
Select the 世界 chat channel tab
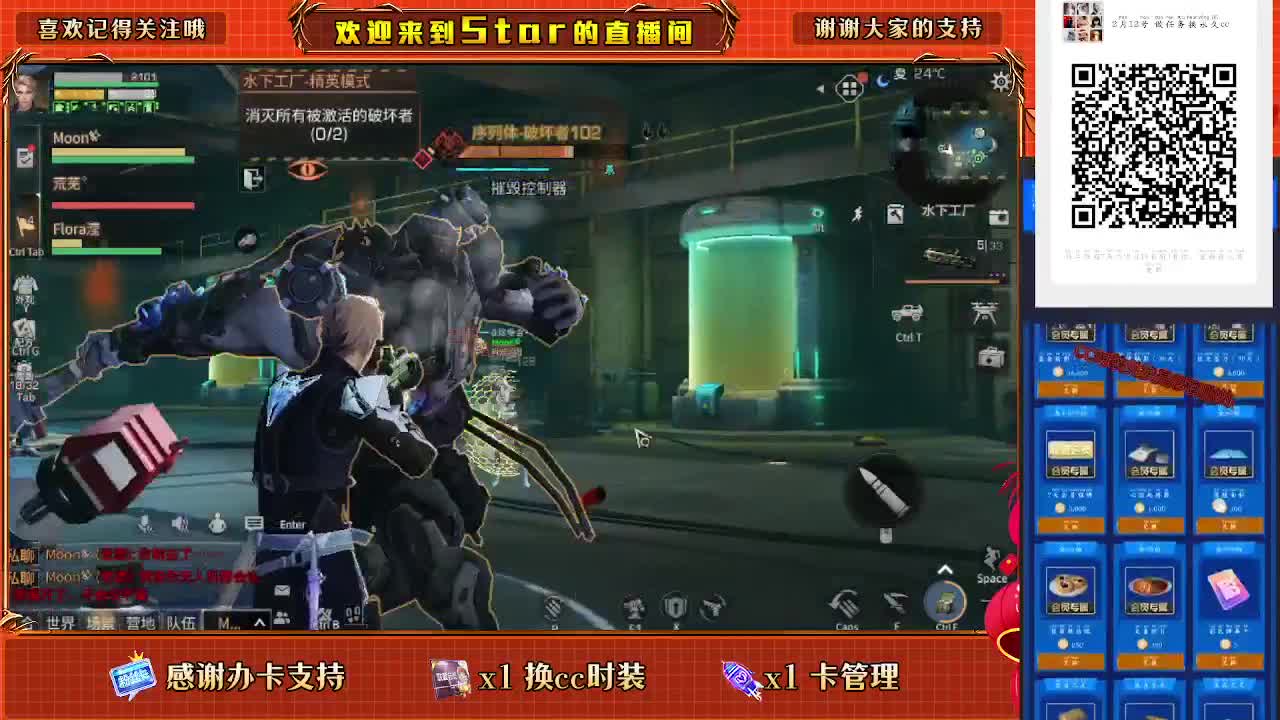(x=61, y=622)
